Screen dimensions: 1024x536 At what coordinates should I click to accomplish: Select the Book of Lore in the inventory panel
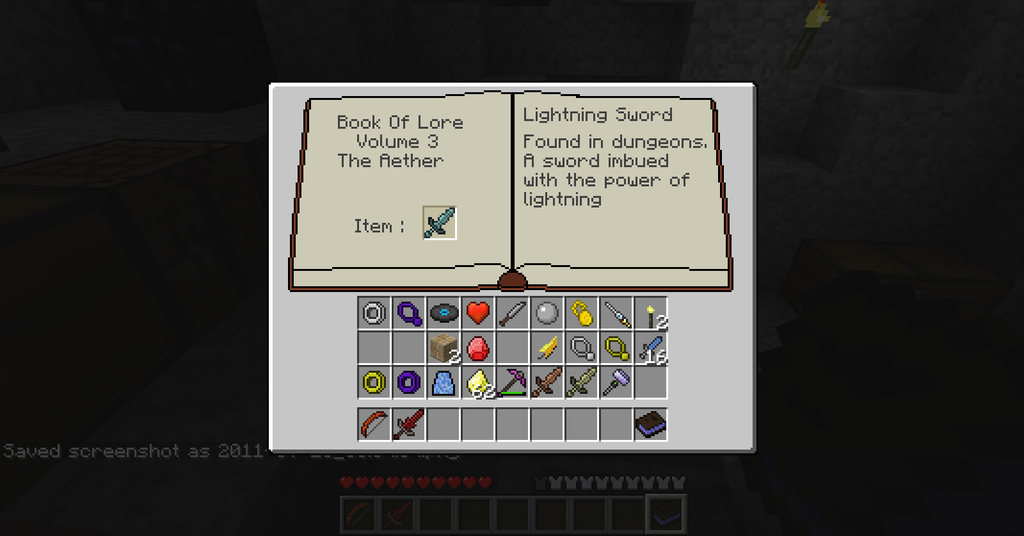point(651,424)
